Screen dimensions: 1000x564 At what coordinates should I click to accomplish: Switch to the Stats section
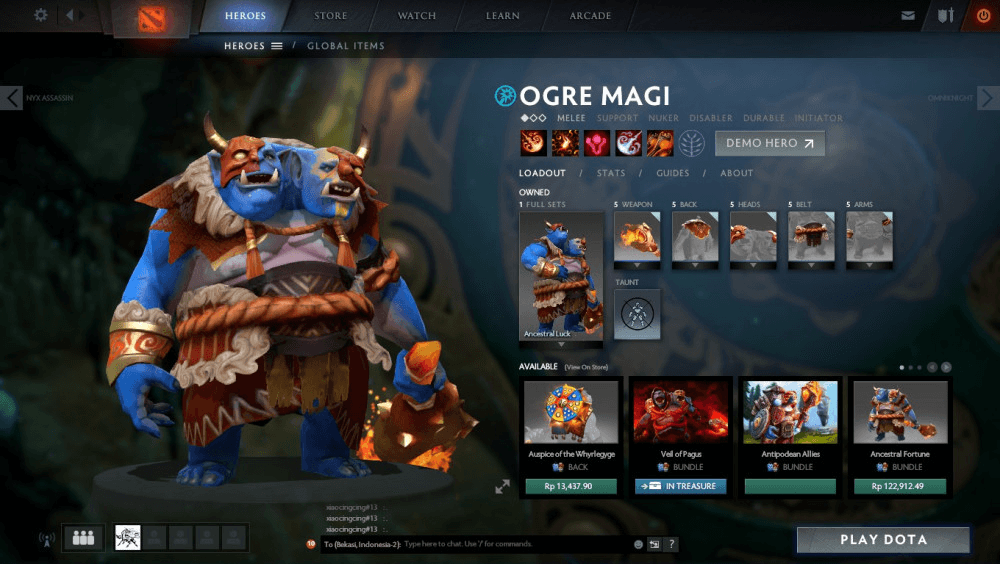pyautogui.click(x=611, y=173)
